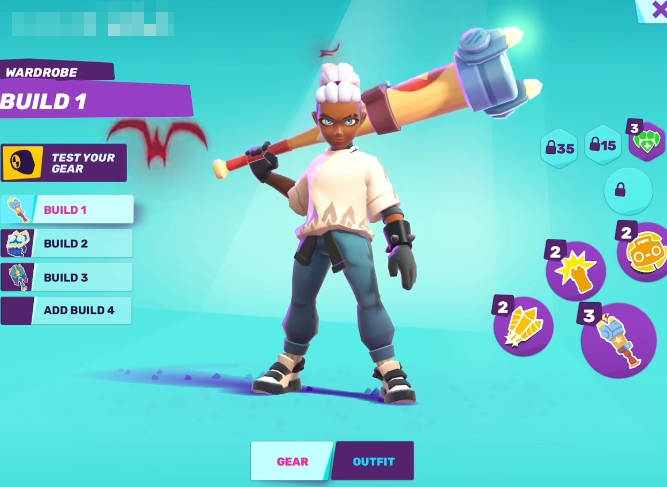Select Build 1 loadout
The width and height of the screenshot is (667, 487).
[x=68, y=209]
